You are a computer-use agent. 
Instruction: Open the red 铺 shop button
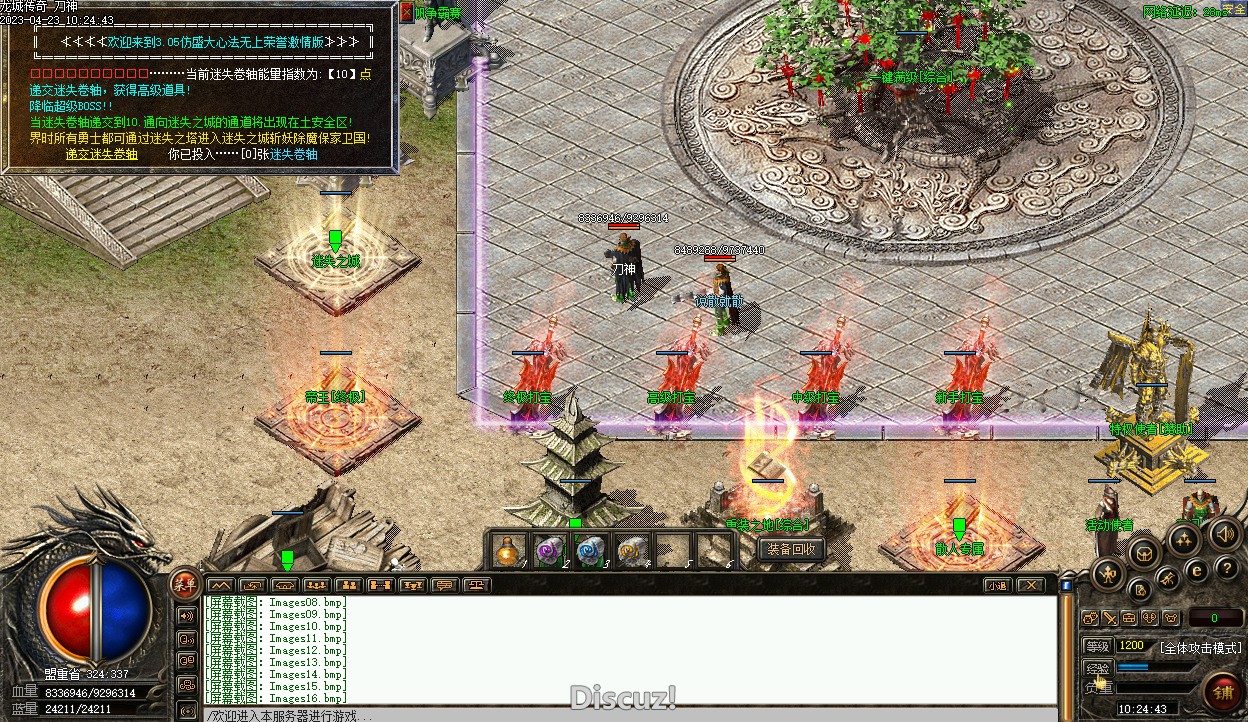pos(1222,692)
